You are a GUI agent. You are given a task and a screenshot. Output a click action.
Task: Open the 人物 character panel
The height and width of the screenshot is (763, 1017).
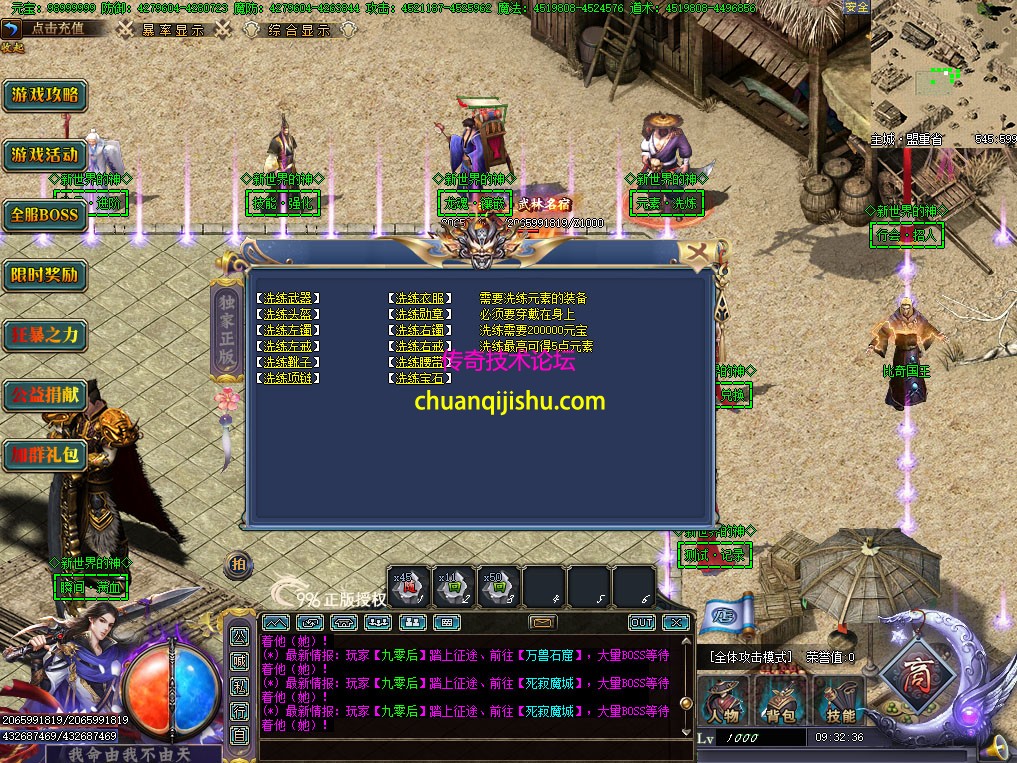tap(724, 701)
